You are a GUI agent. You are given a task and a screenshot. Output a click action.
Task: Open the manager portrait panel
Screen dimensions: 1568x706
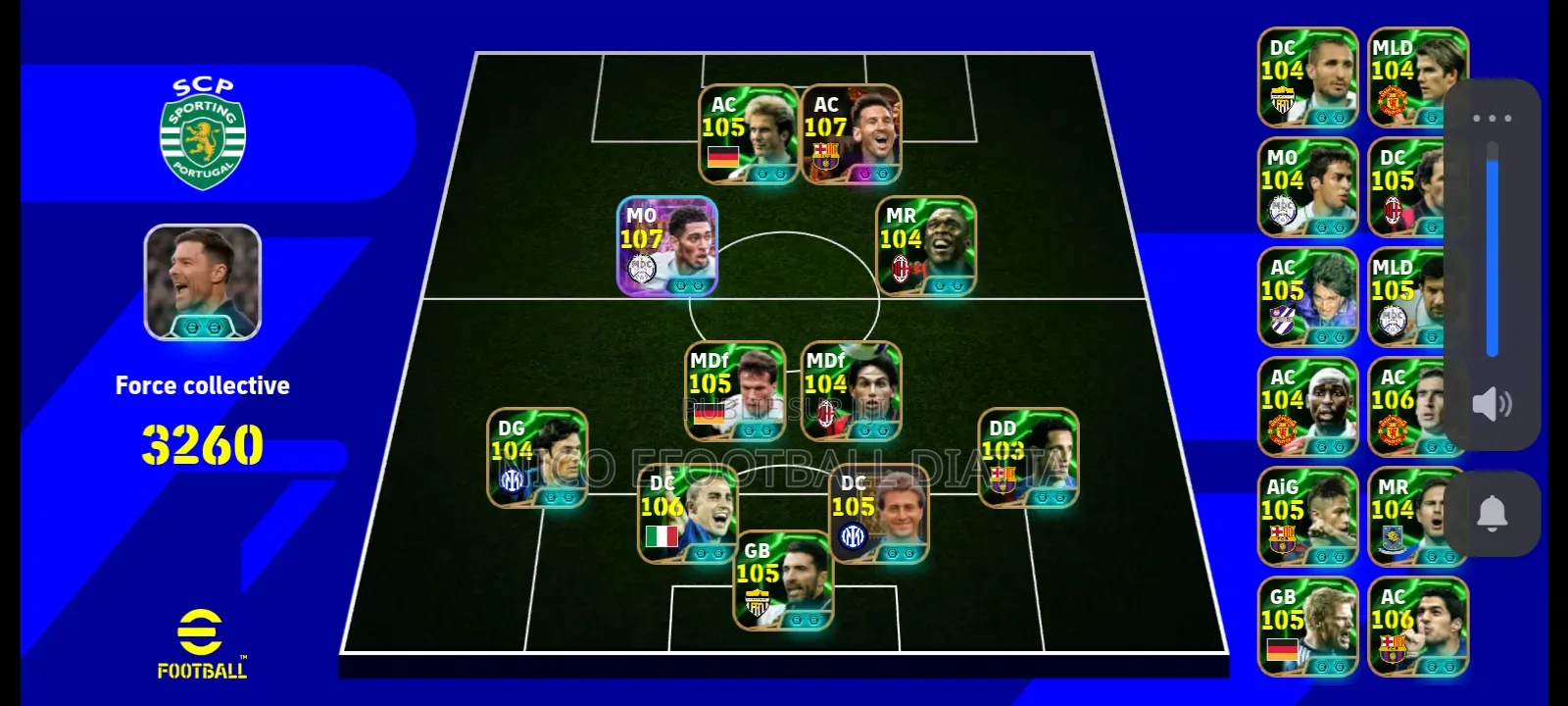pyautogui.click(x=203, y=283)
